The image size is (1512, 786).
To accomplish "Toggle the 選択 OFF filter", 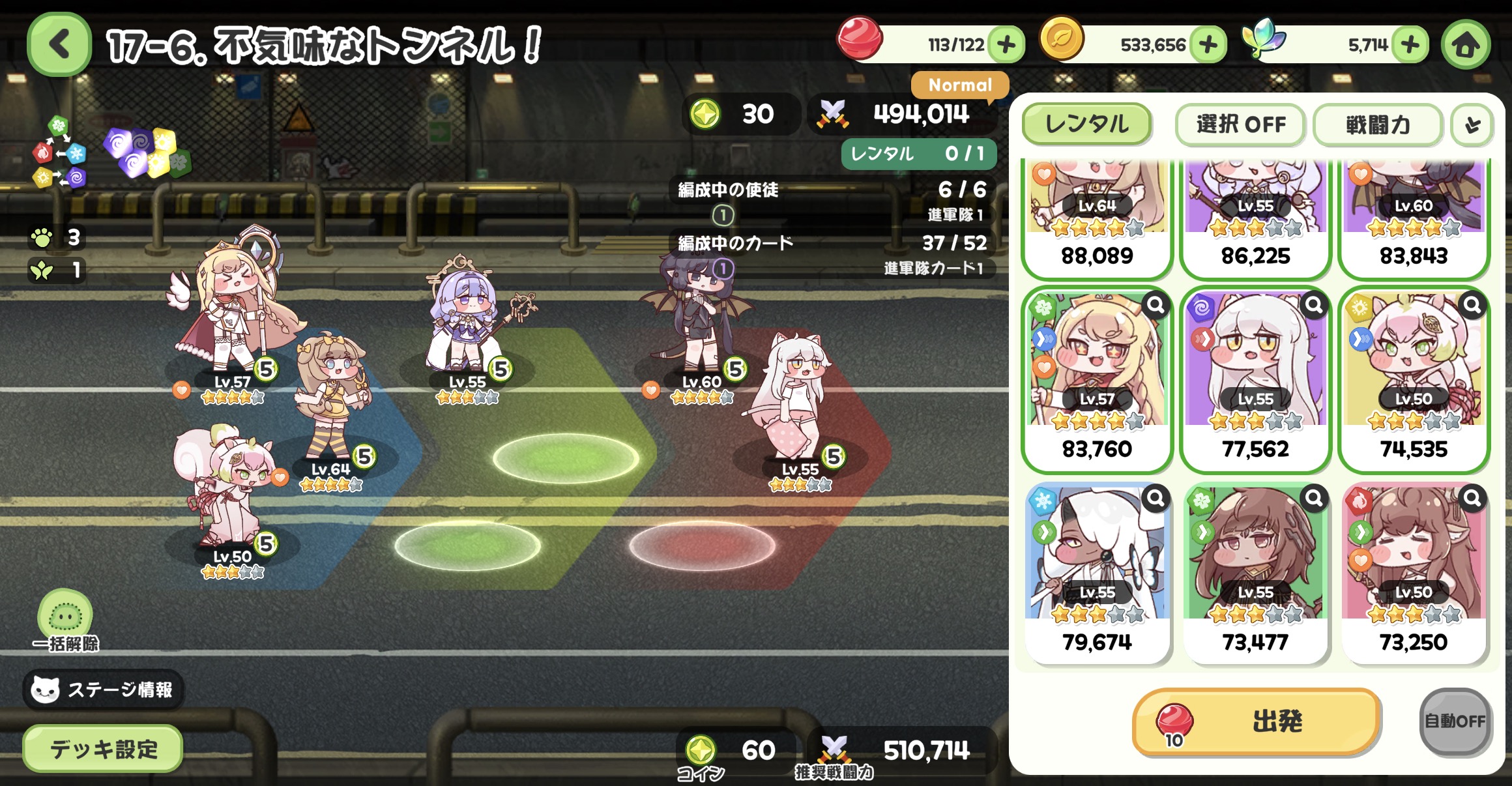I will click(1240, 124).
